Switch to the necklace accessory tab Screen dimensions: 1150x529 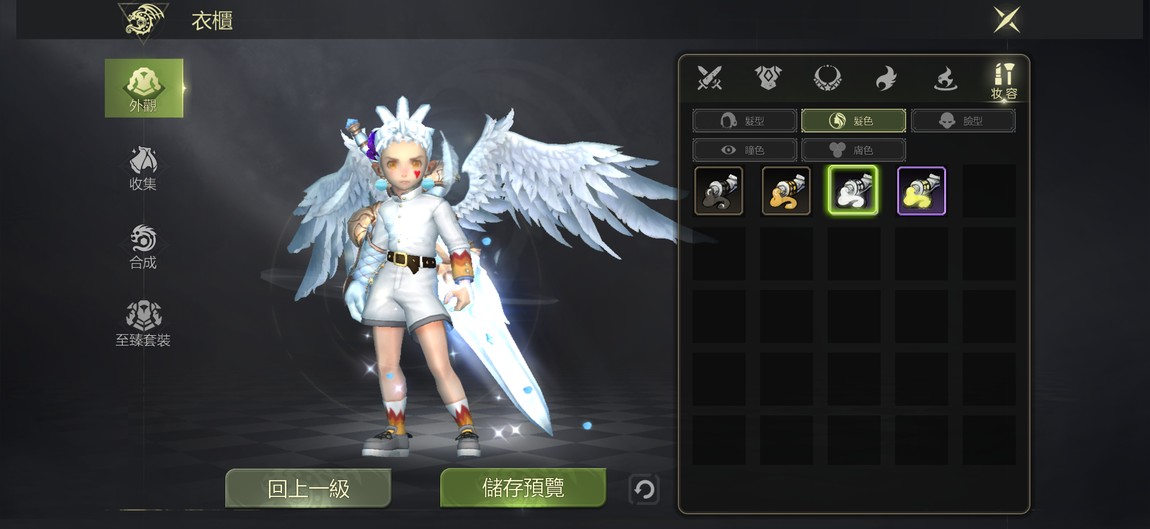coord(827,77)
